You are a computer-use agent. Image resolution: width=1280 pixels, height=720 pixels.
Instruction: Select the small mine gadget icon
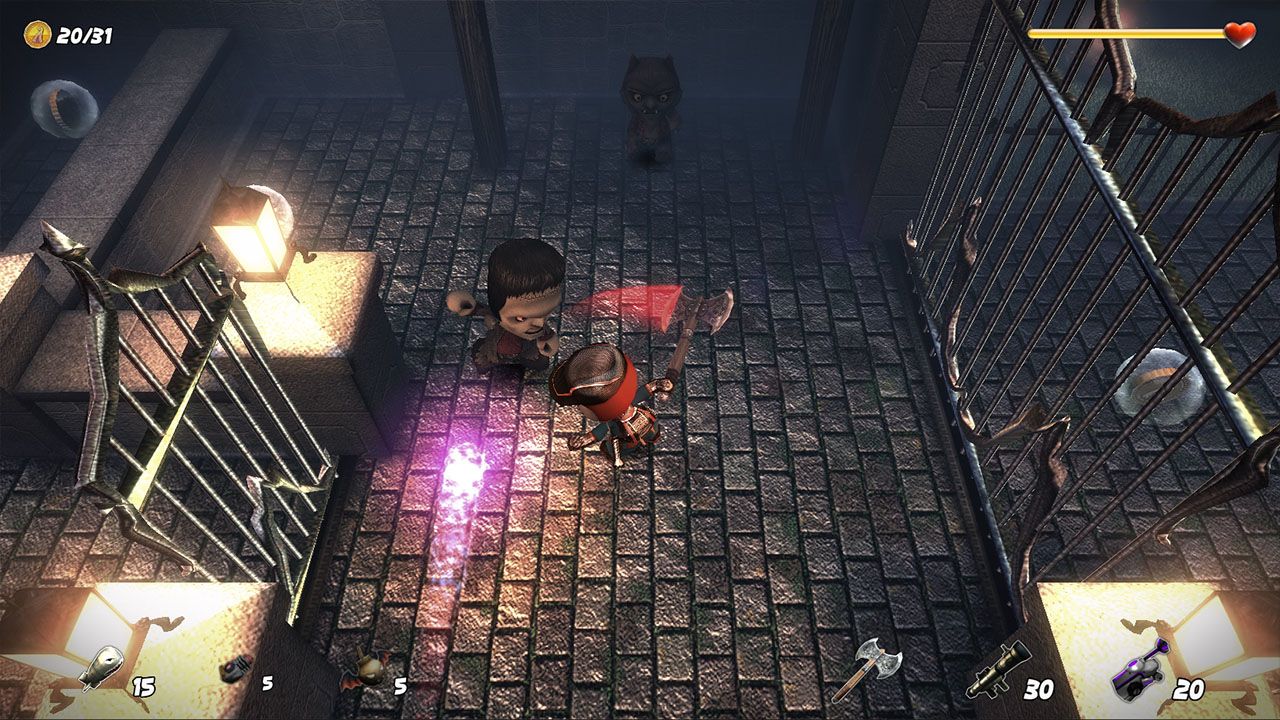click(x=234, y=669)
